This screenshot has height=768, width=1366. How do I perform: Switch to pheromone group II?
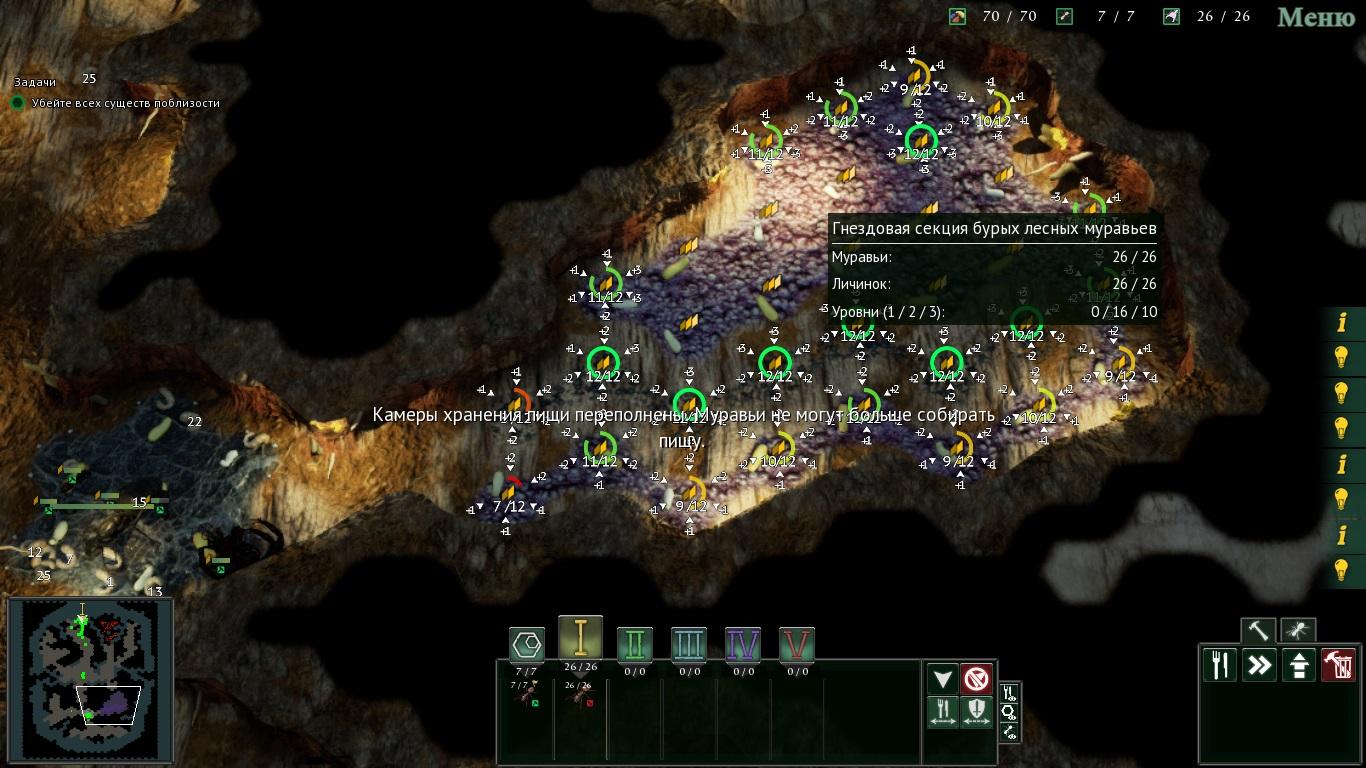[x=635, y=643]
